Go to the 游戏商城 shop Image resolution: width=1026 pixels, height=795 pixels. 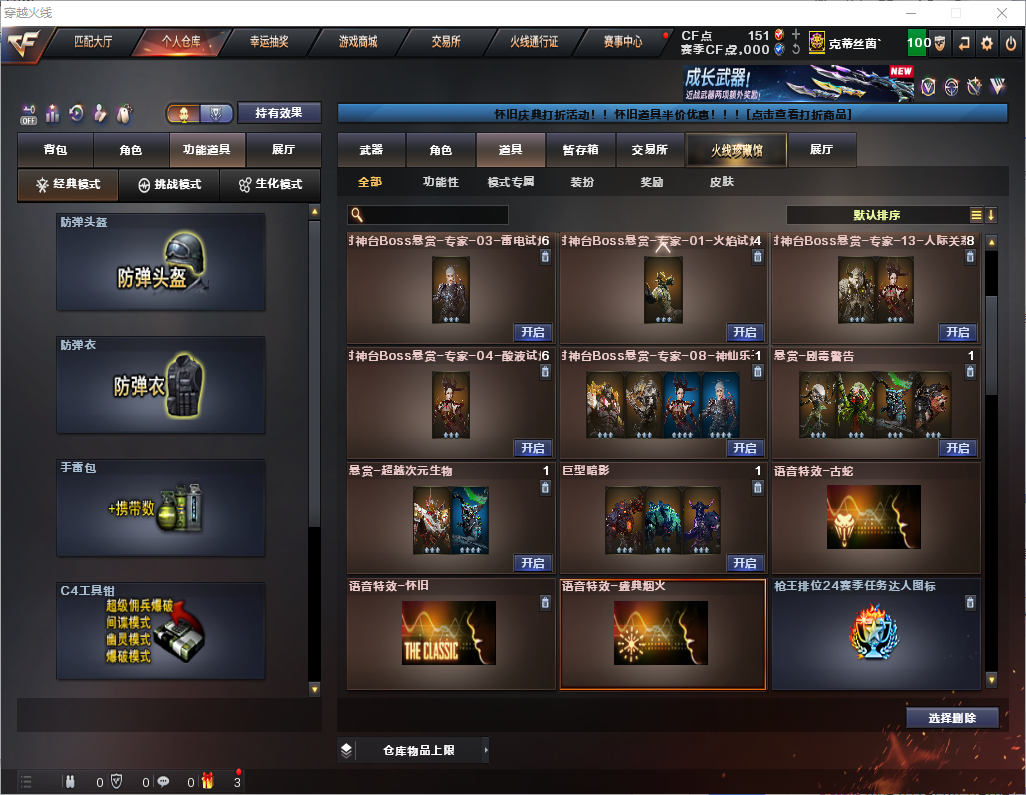pos(357,42)
